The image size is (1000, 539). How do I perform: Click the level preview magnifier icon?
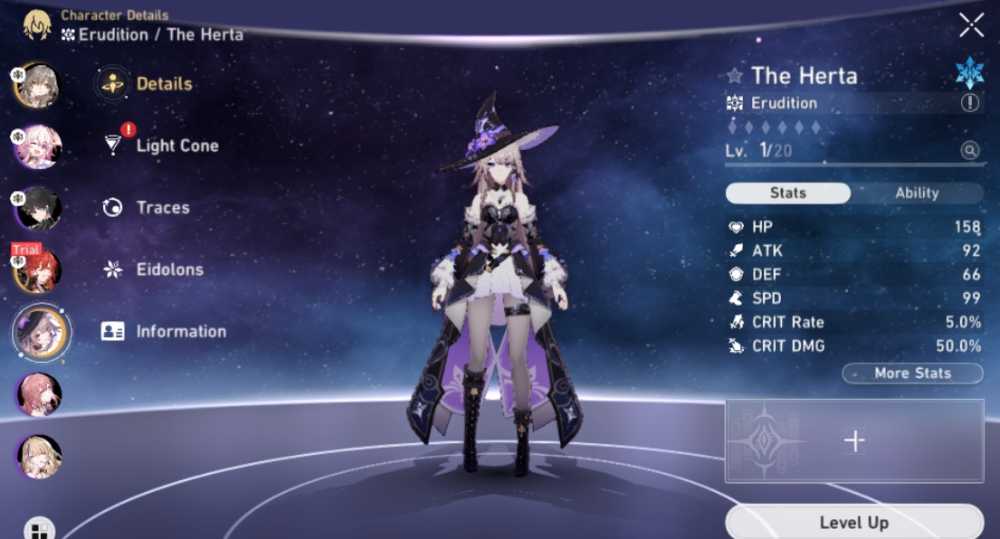pyautogui.click(x=969, y=151)
